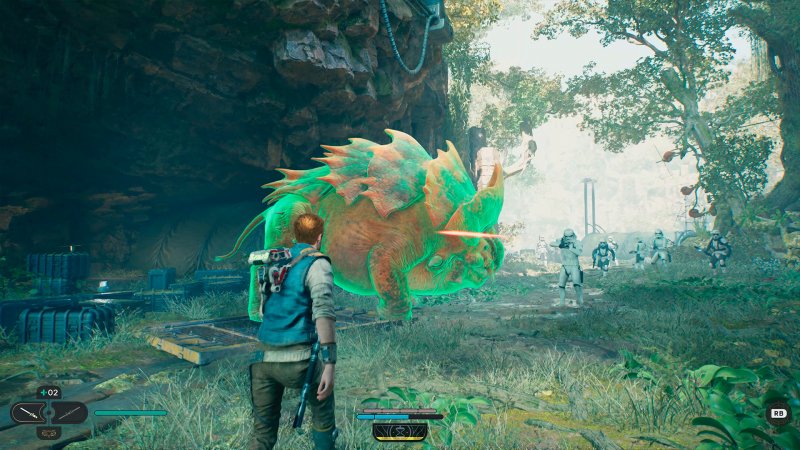The height and width of the screenshot is (450, 800).
Task: Switch to the thin-bladed second stance slot
Action: [68, 412]
